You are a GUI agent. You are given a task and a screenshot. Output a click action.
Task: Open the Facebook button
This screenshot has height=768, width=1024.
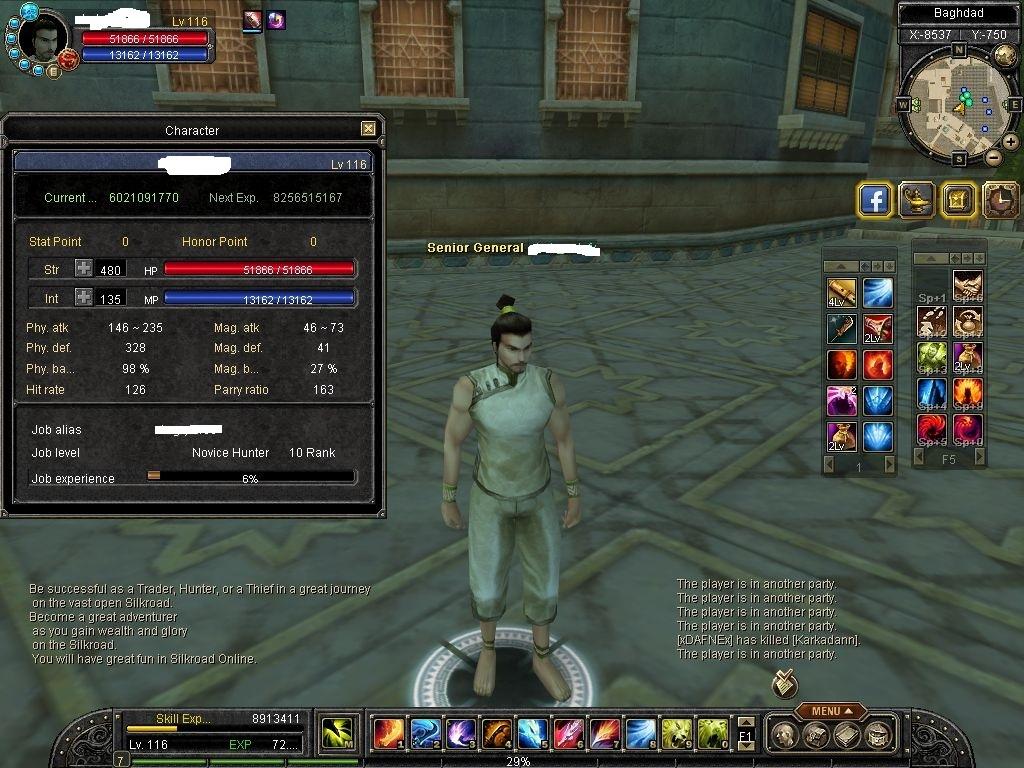[x=875, y=200]
